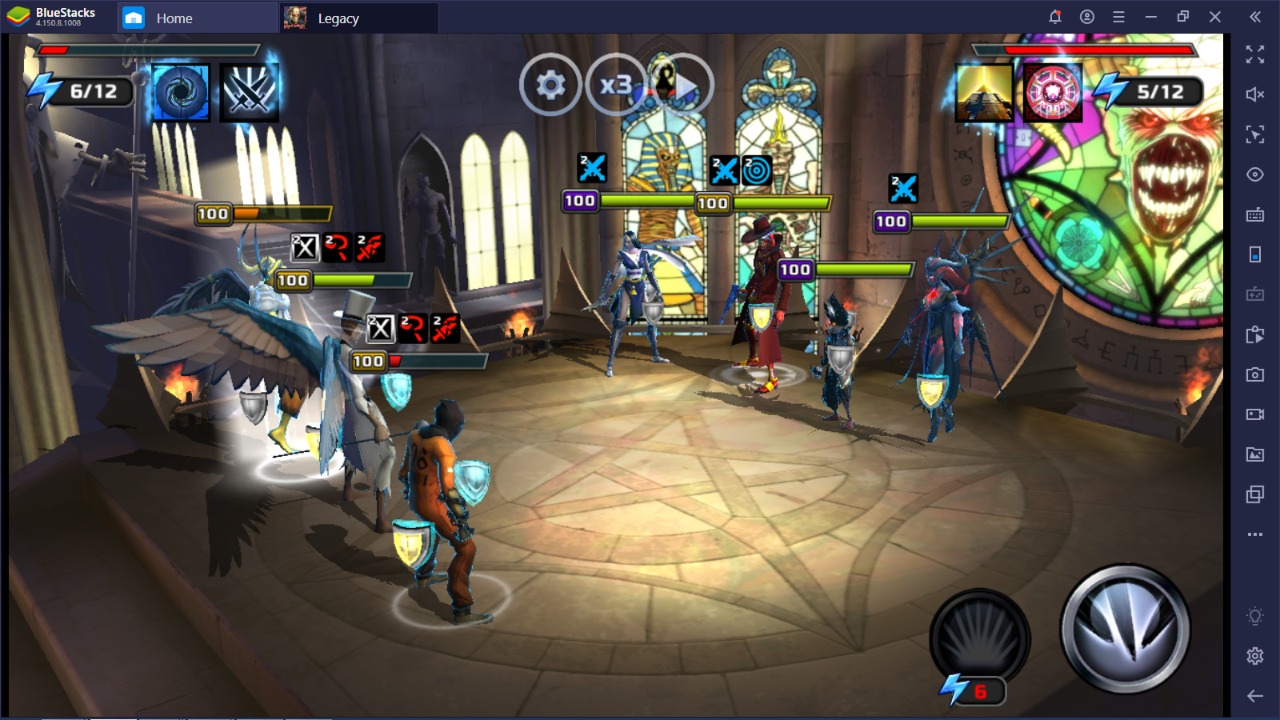The width and height of the screenshot is (1280, 720).
Task: Activate the auto-play arrow button
Action: [x=682, y=86]
